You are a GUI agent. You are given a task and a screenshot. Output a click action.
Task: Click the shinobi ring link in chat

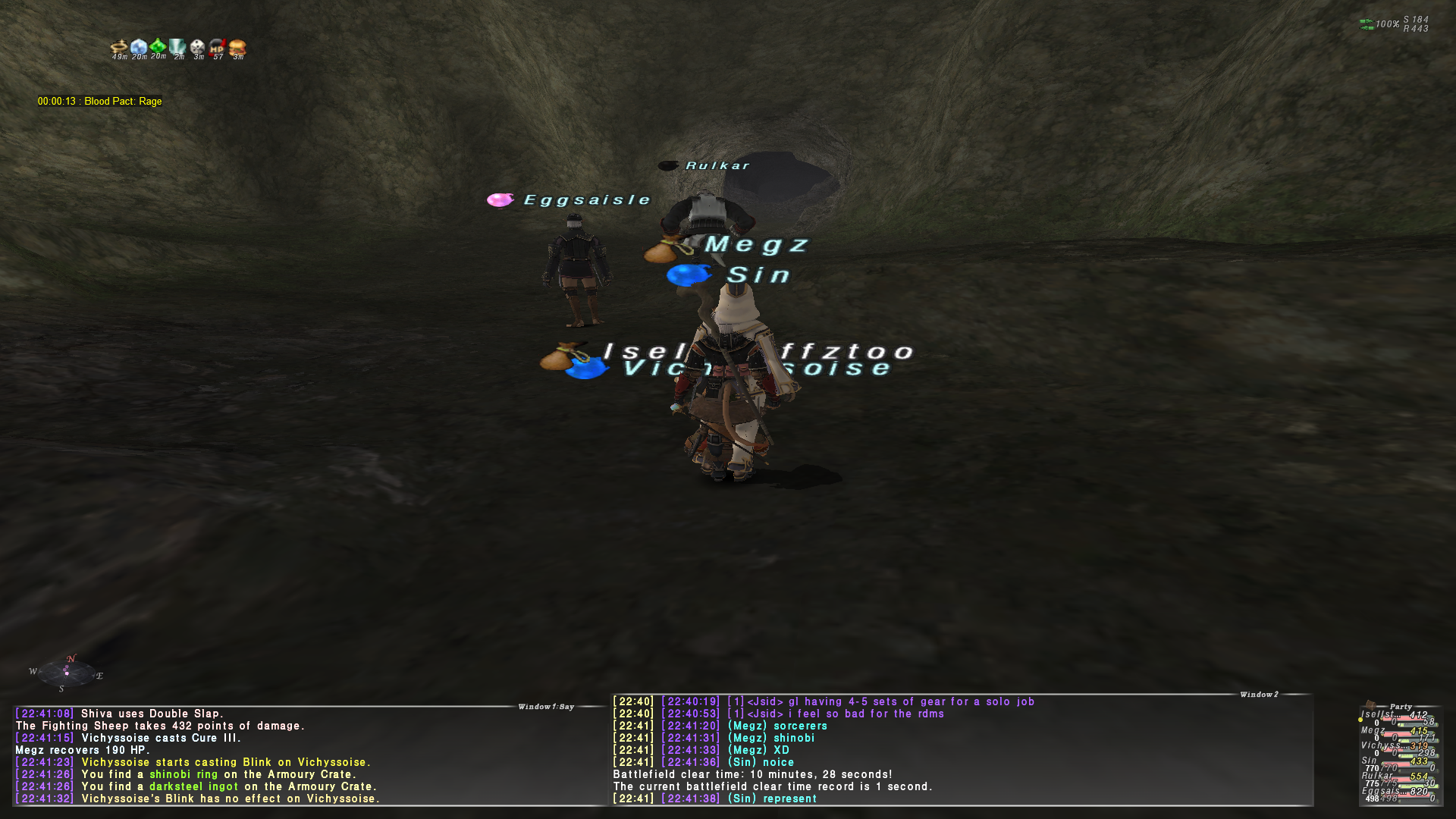tap(184, 774)
